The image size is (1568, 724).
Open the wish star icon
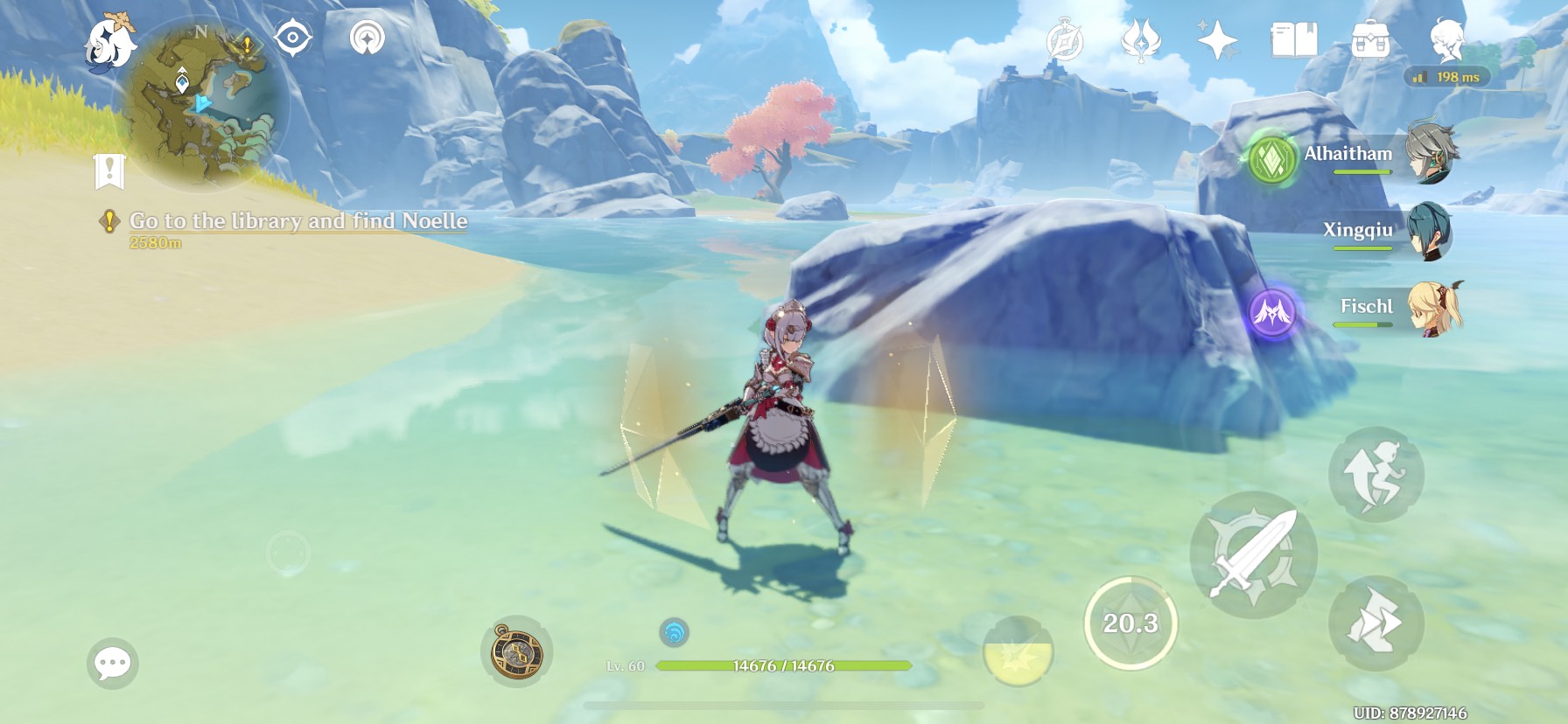point(1217,41)
